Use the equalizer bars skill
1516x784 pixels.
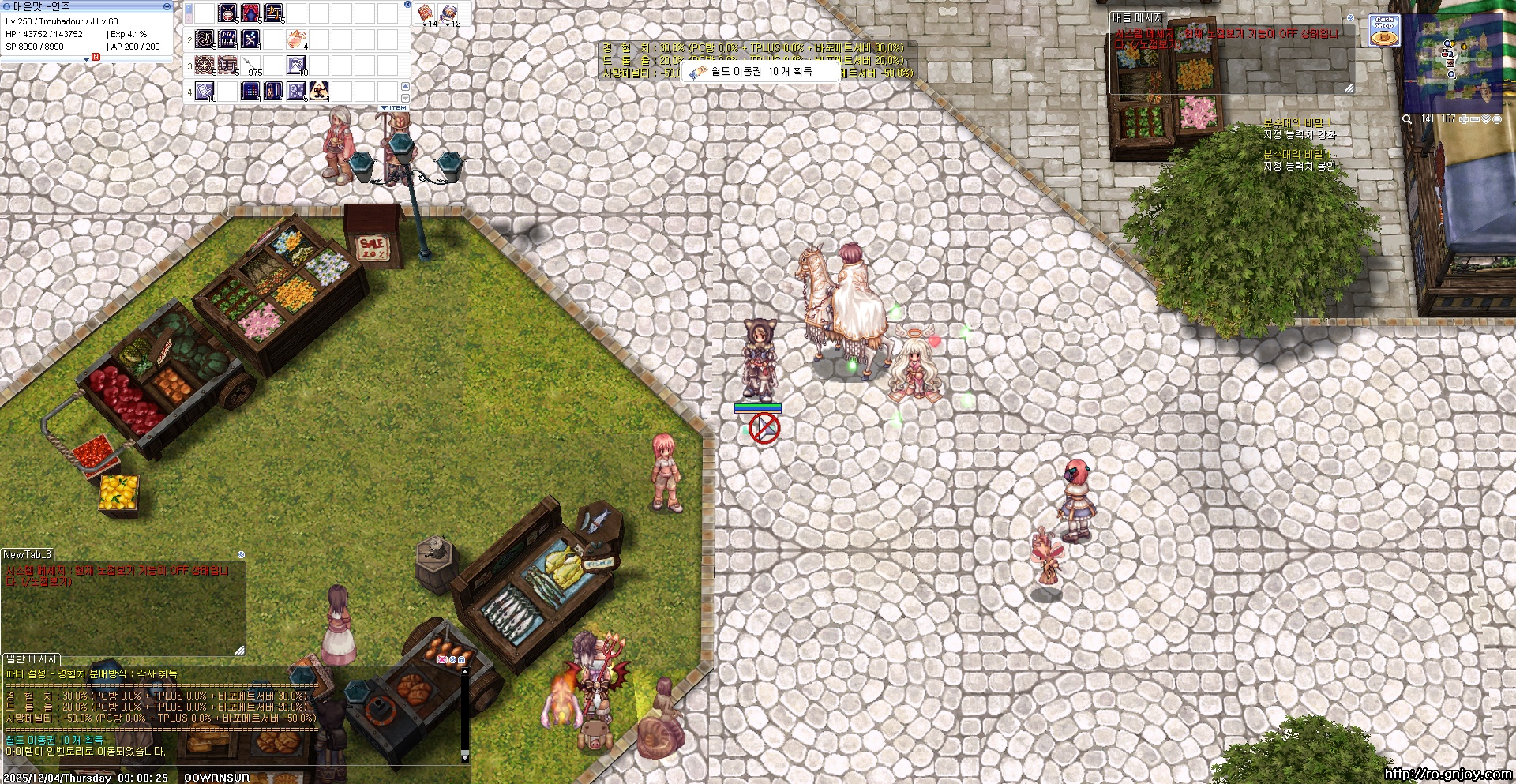[x=250, y=91]
